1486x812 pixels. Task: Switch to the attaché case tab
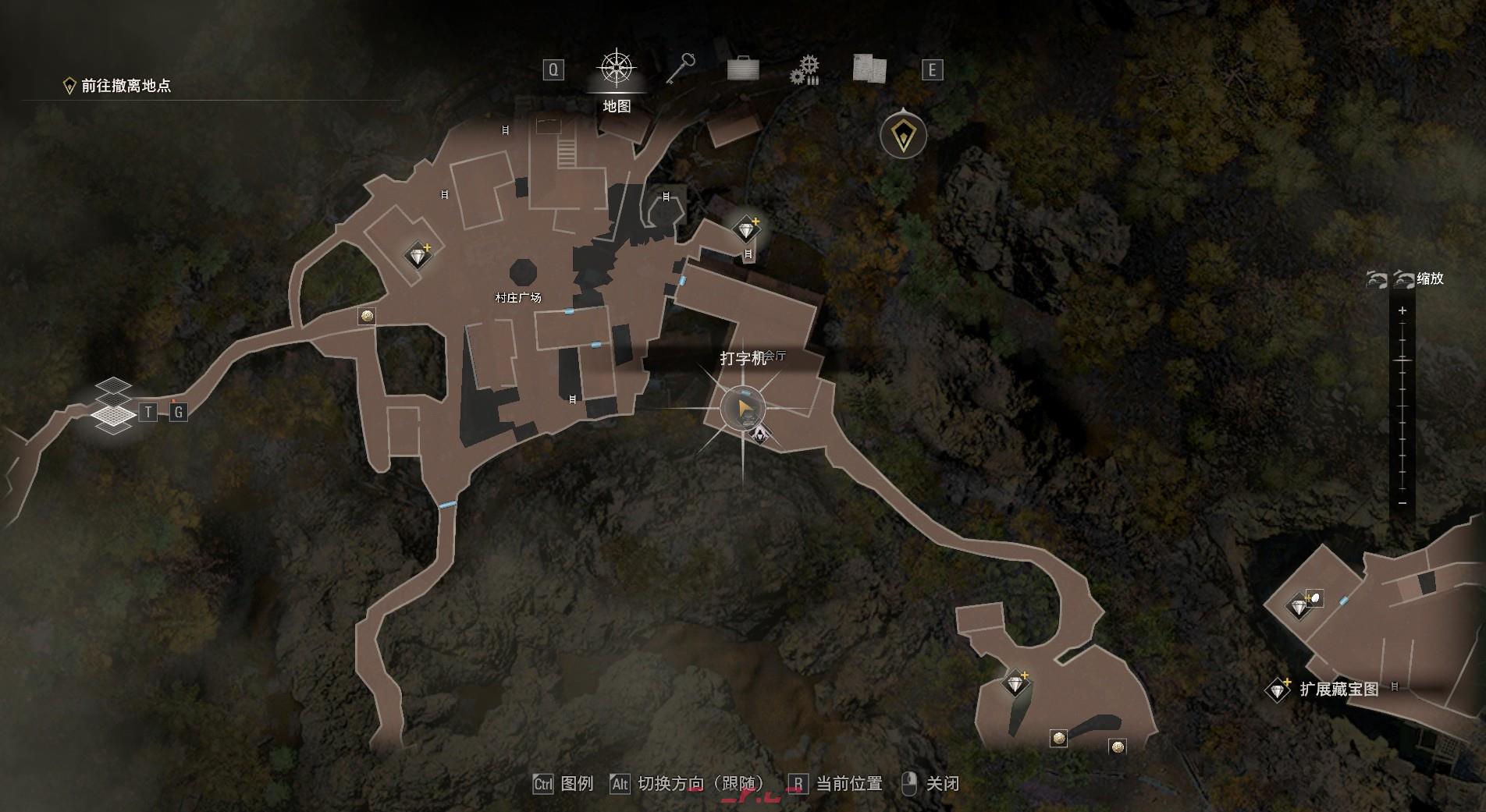(x=743, y=69)
